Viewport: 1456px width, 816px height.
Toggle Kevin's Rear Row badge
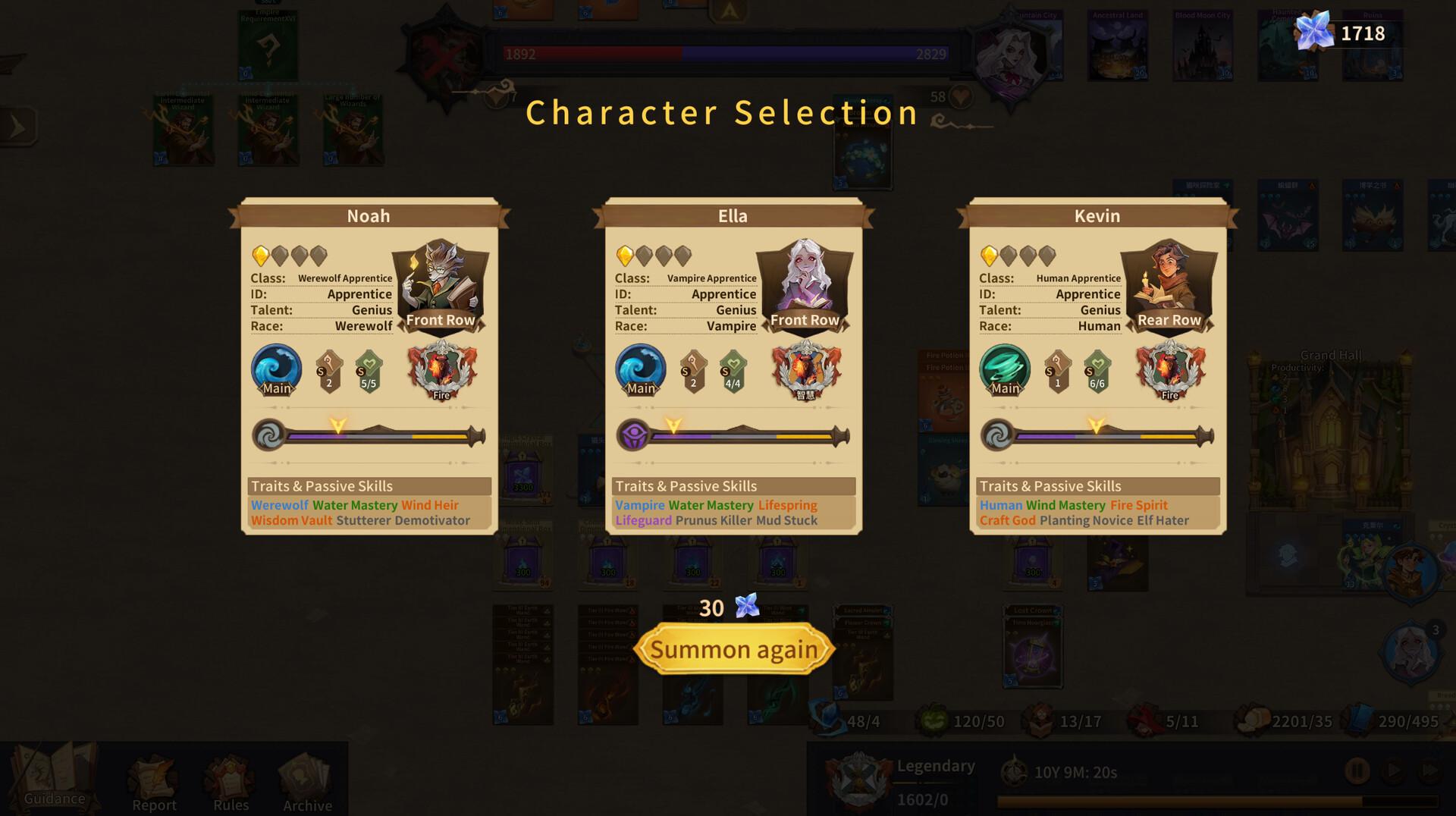point(1169,319)
